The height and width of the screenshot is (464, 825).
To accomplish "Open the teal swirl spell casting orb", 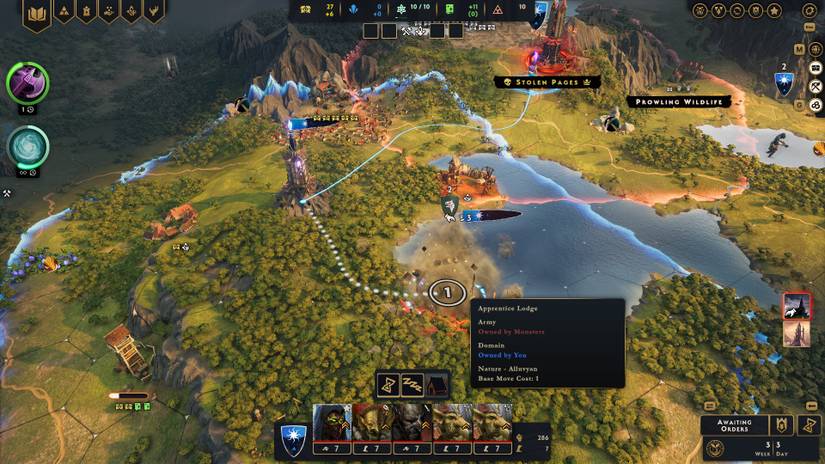I will click(x=28, y=147).
